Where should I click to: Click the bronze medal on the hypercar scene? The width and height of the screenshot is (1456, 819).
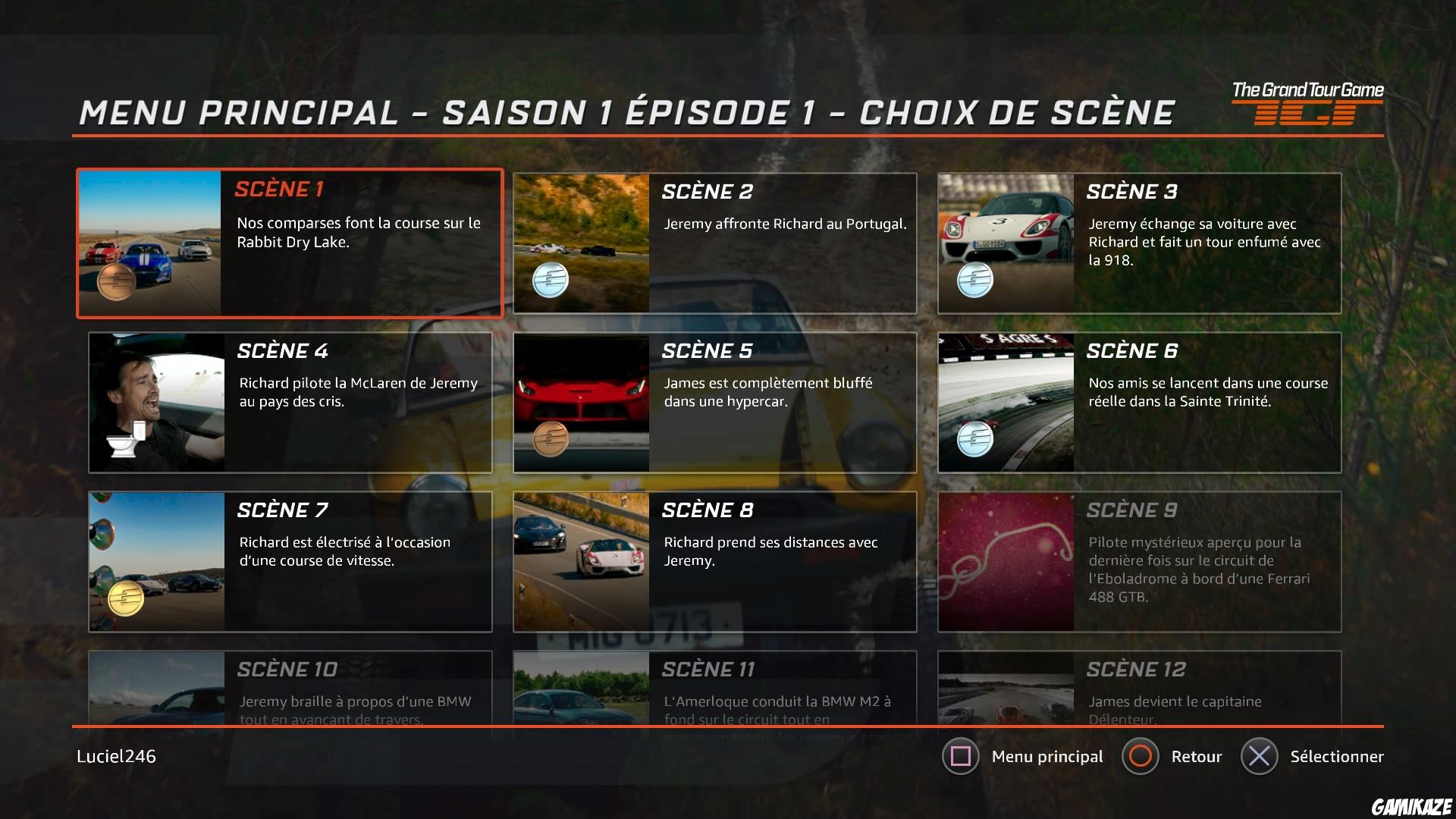point(551,441)
